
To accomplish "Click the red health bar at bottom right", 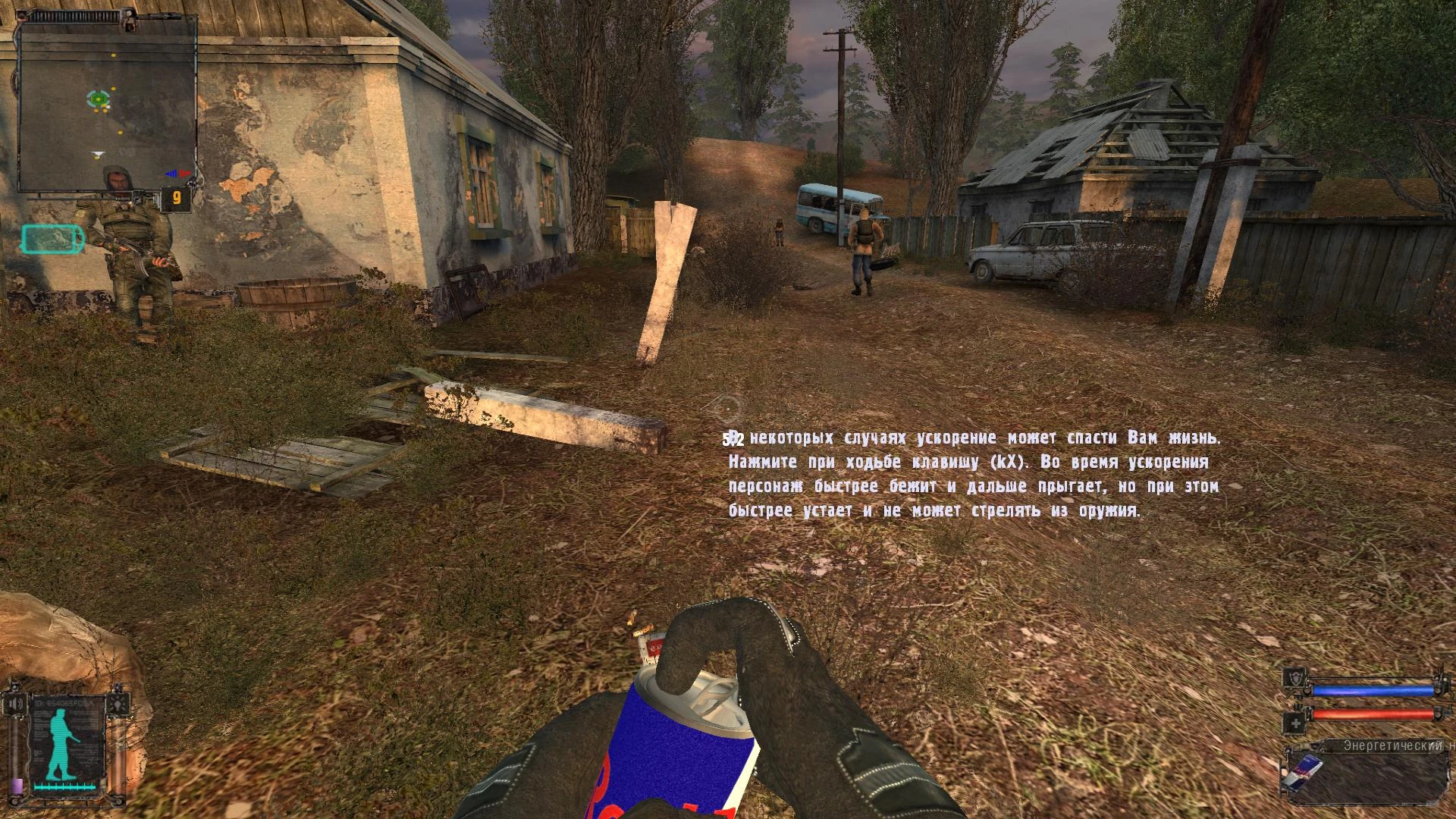I will click(x=1373, y=714).
